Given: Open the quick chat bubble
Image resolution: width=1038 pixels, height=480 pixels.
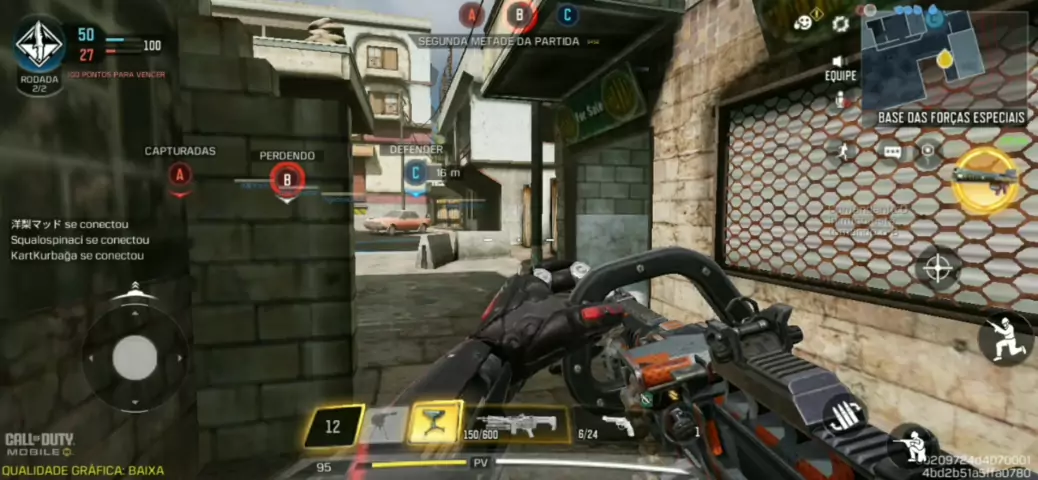Looking at the screenshot, I should [x=892, y=152].
